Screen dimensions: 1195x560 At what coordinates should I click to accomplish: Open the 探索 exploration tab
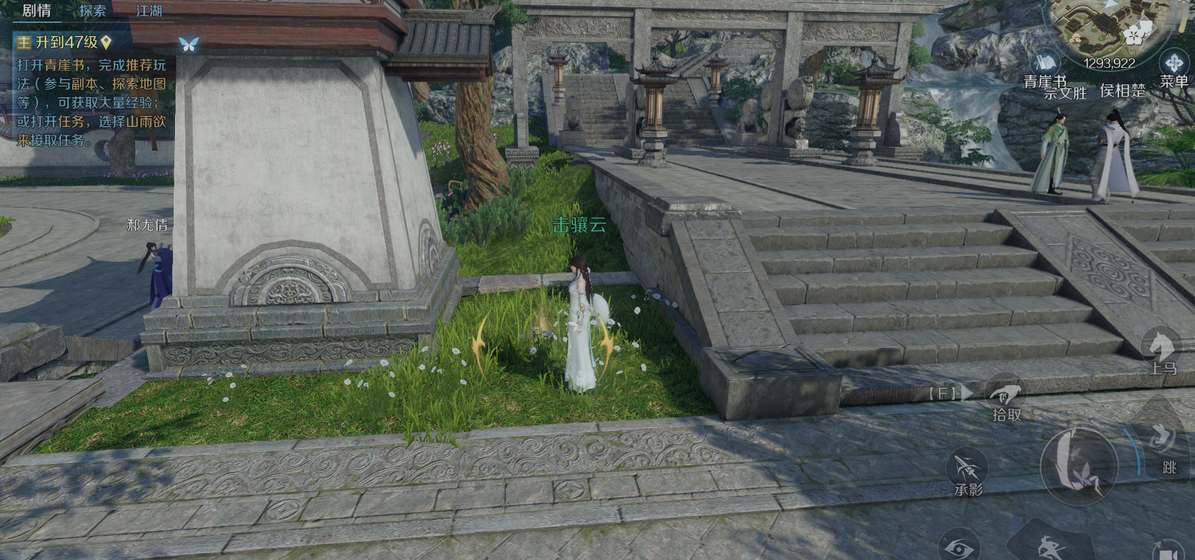(x=93, y=12)
